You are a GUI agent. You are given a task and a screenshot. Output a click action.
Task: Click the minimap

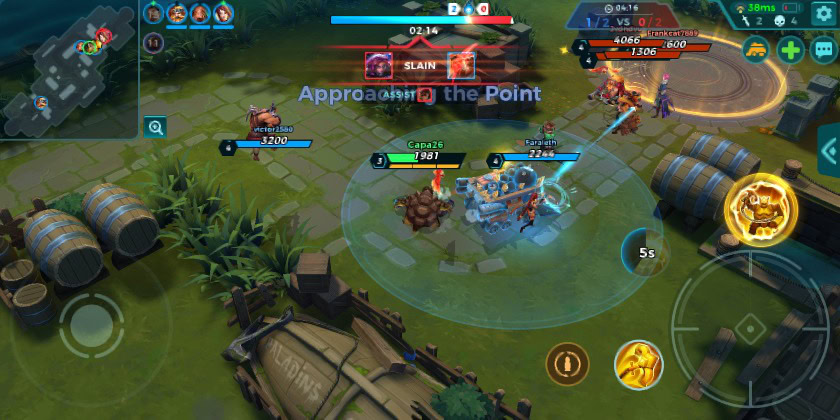tap(68, 68)
